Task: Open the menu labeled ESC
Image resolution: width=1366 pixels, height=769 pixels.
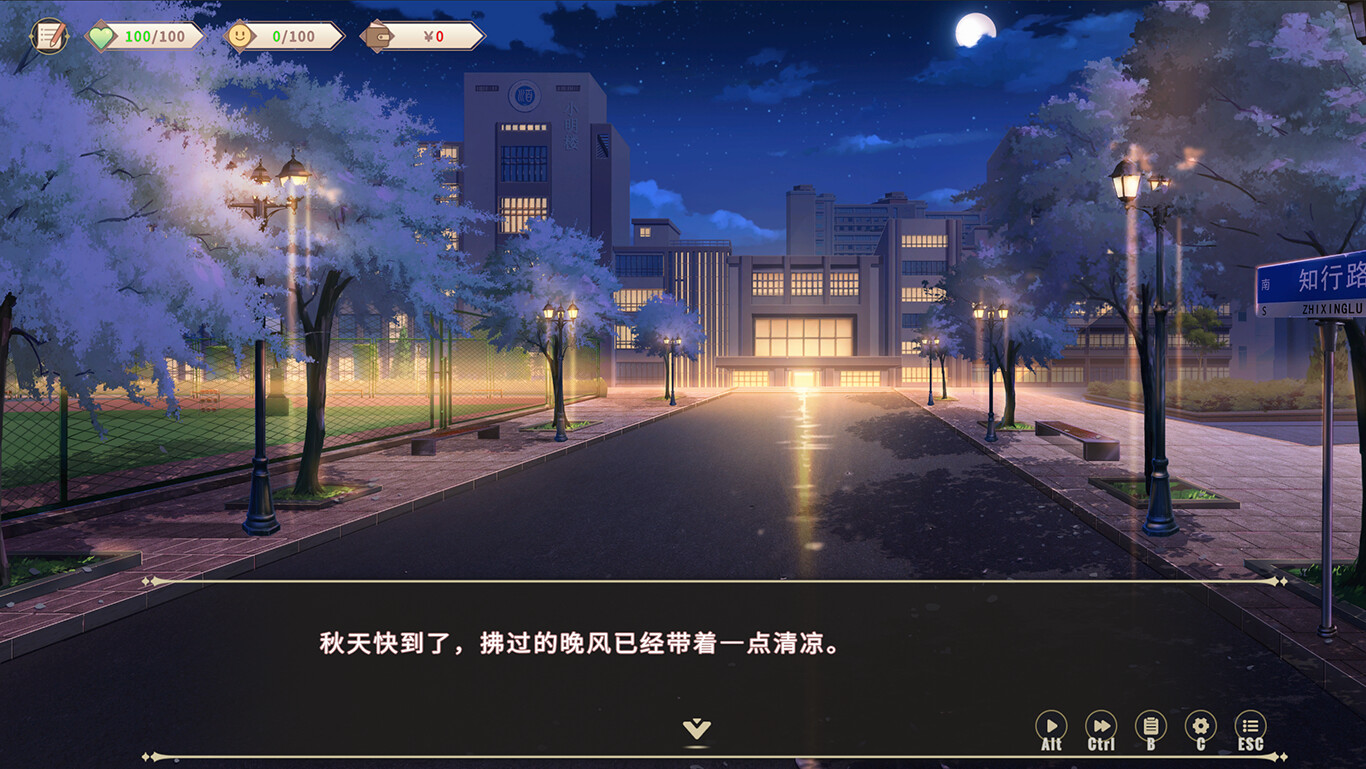Action: [x=1250, y=745]
